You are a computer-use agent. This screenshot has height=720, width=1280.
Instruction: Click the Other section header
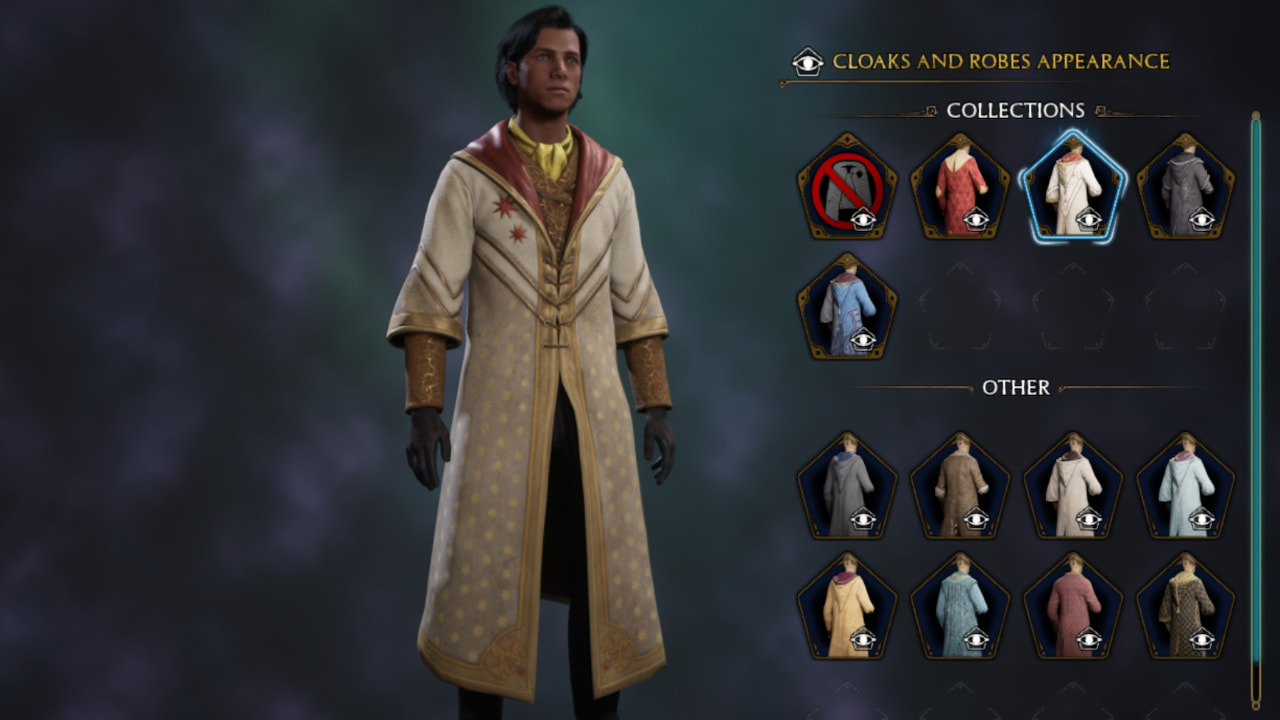(1016, 389)
